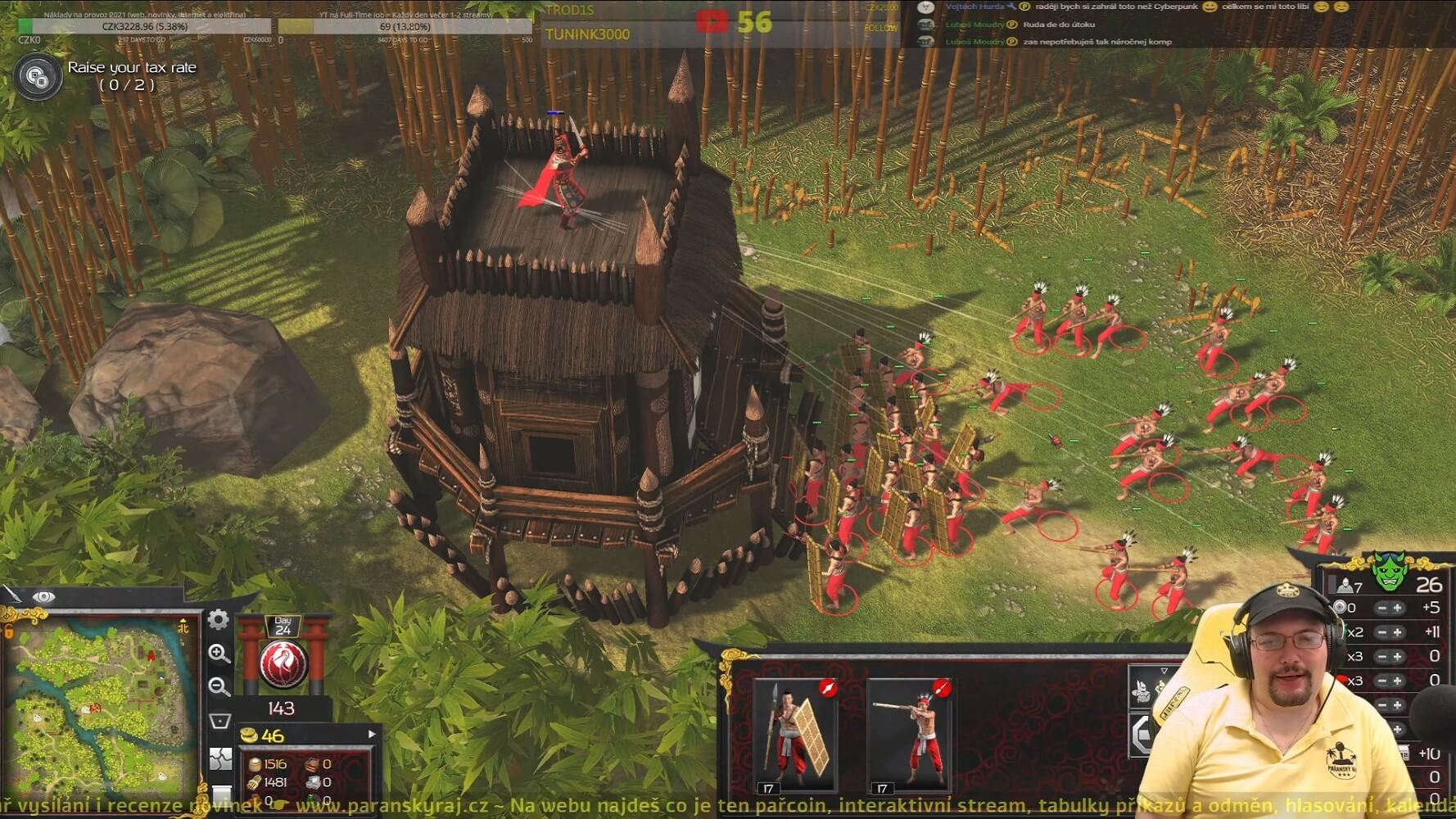Screen dimensions: 1456x819
Task: Click the red halt toggle on the musketeer card
Action: [941, 687]
